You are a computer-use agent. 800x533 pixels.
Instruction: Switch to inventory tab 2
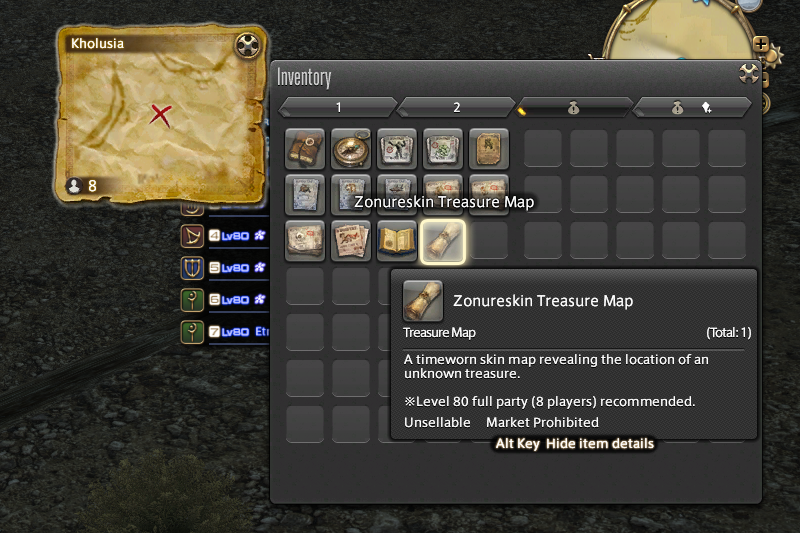(456, 107)
